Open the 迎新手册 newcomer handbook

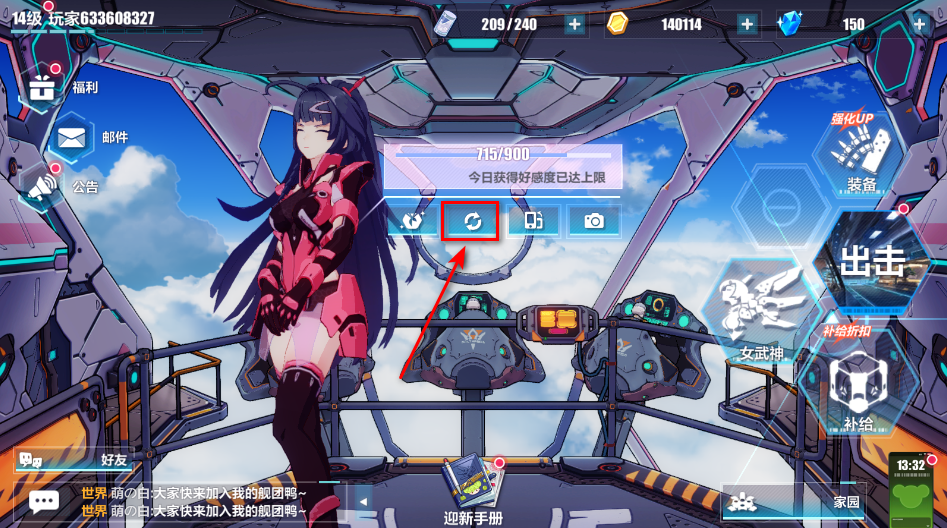[472, 490]
